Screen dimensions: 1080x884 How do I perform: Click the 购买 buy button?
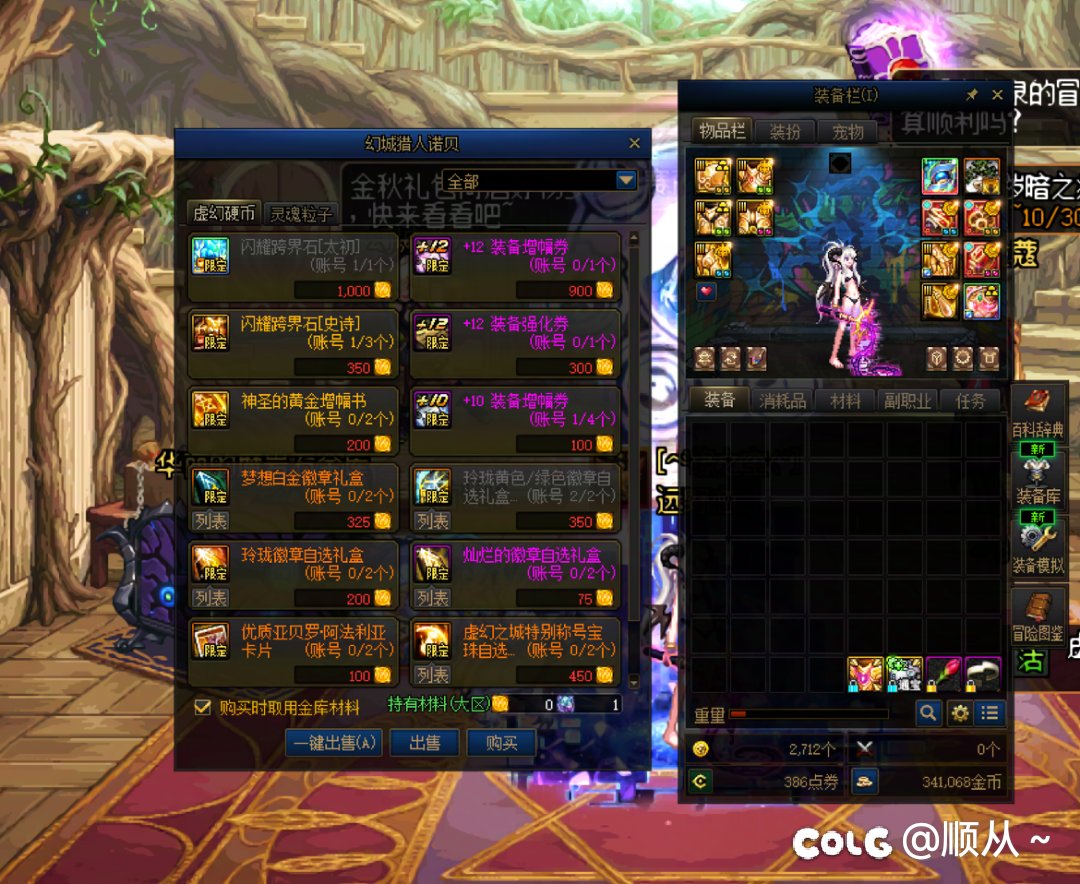point(501,743)
